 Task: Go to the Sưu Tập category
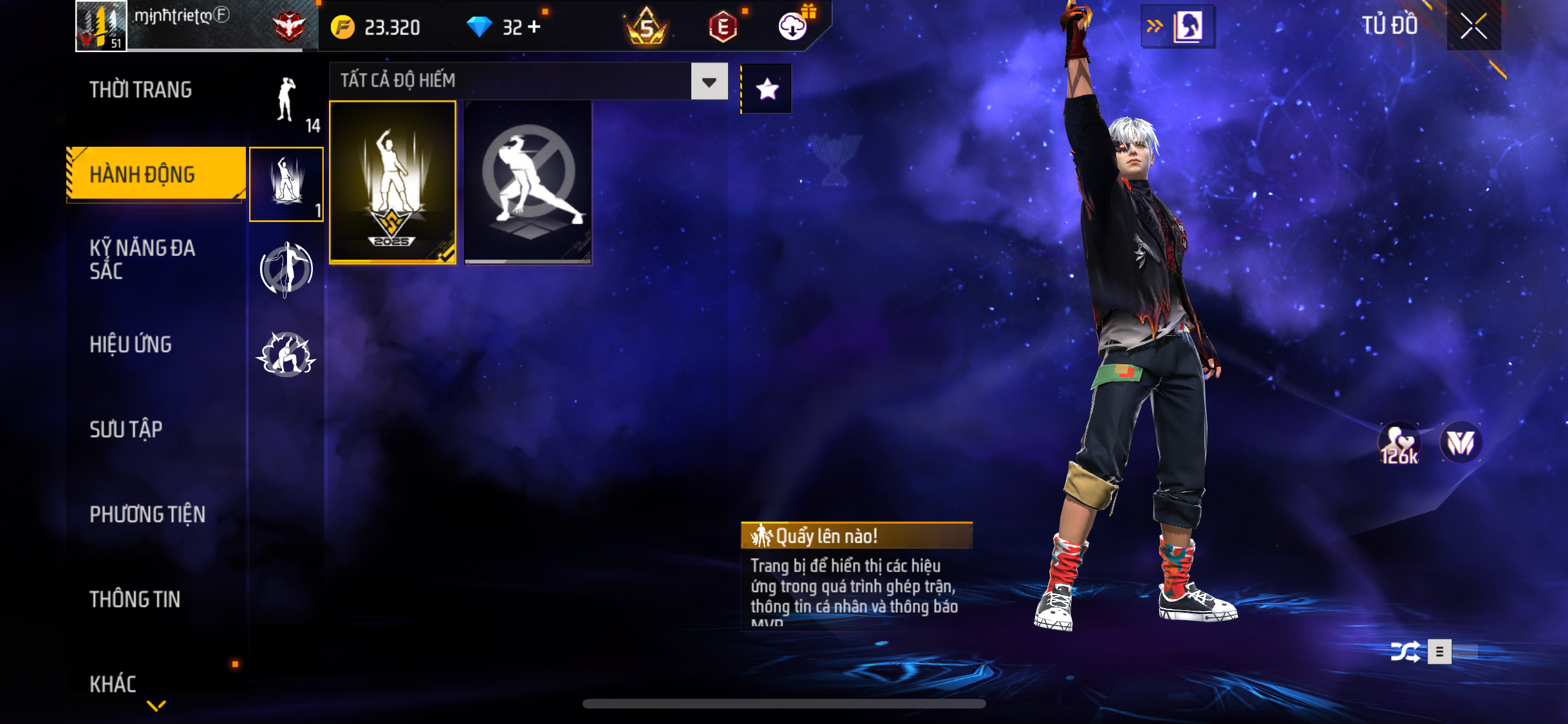coord(126,429)
